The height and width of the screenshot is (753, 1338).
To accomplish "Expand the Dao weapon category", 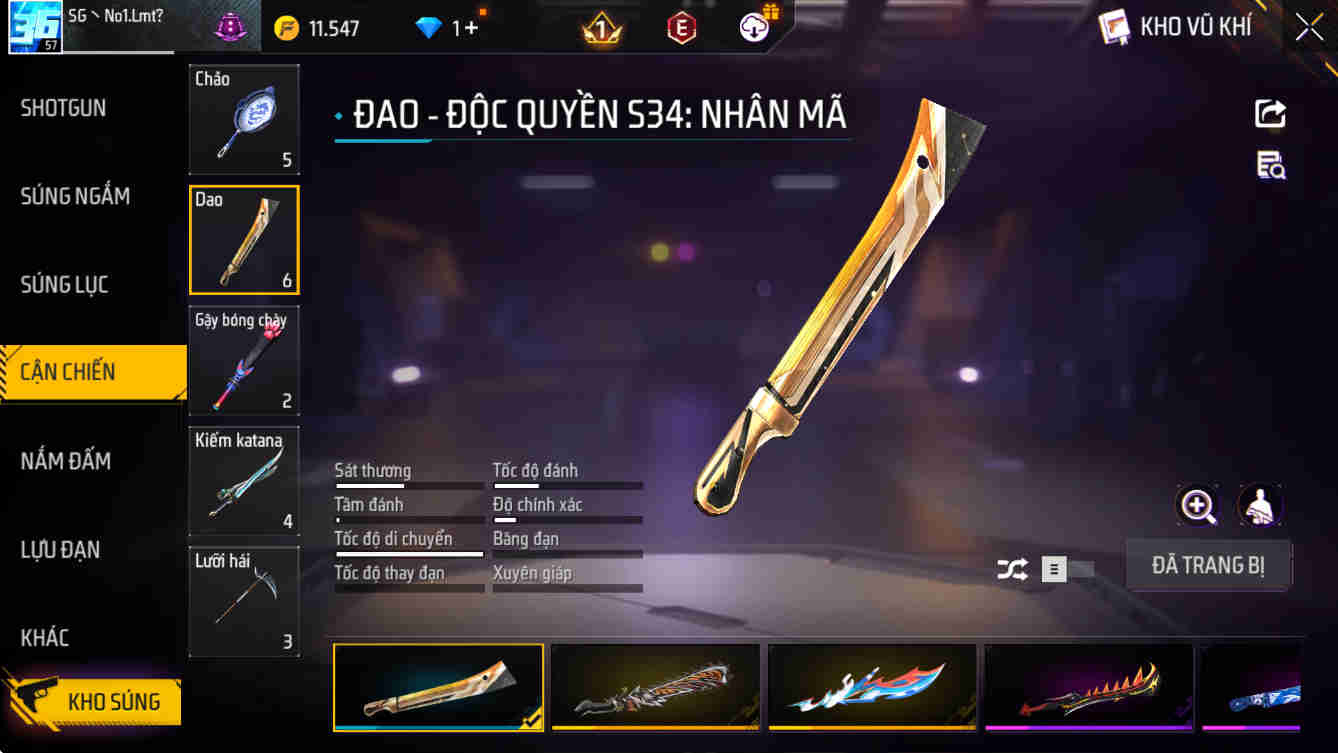I will 243,239.
